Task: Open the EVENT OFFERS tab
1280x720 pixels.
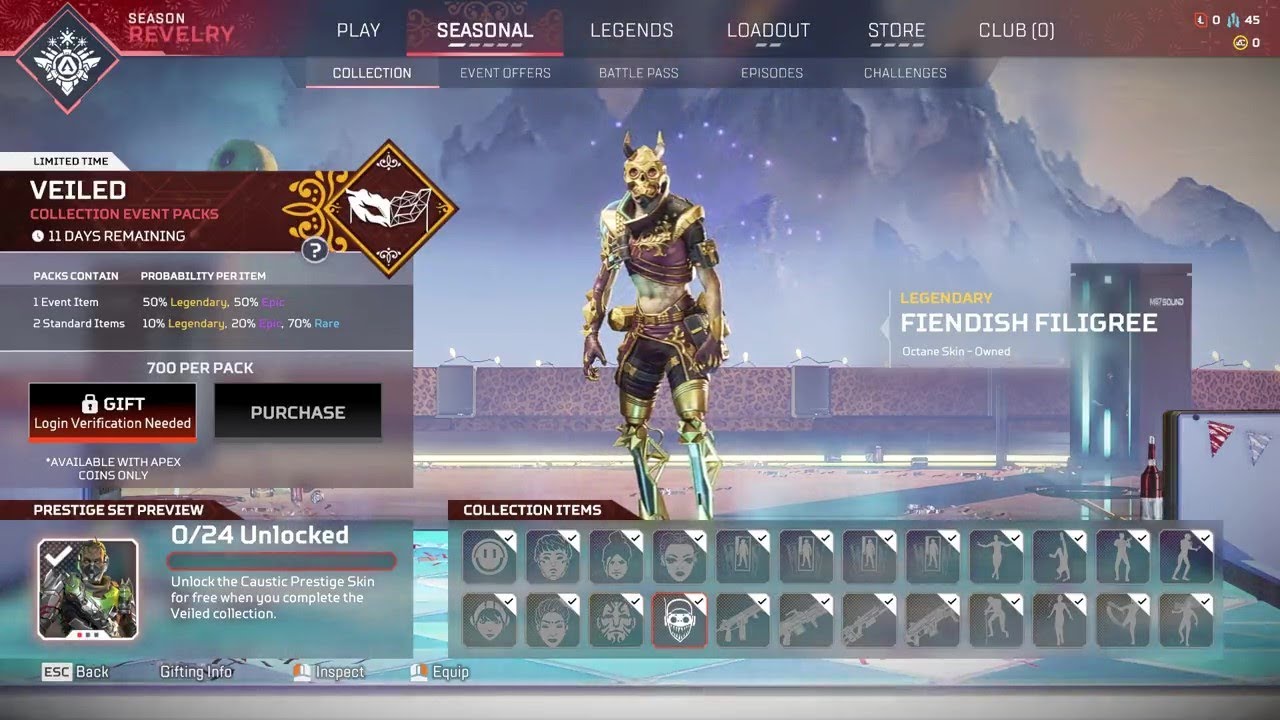Action: tap(505, 72)
